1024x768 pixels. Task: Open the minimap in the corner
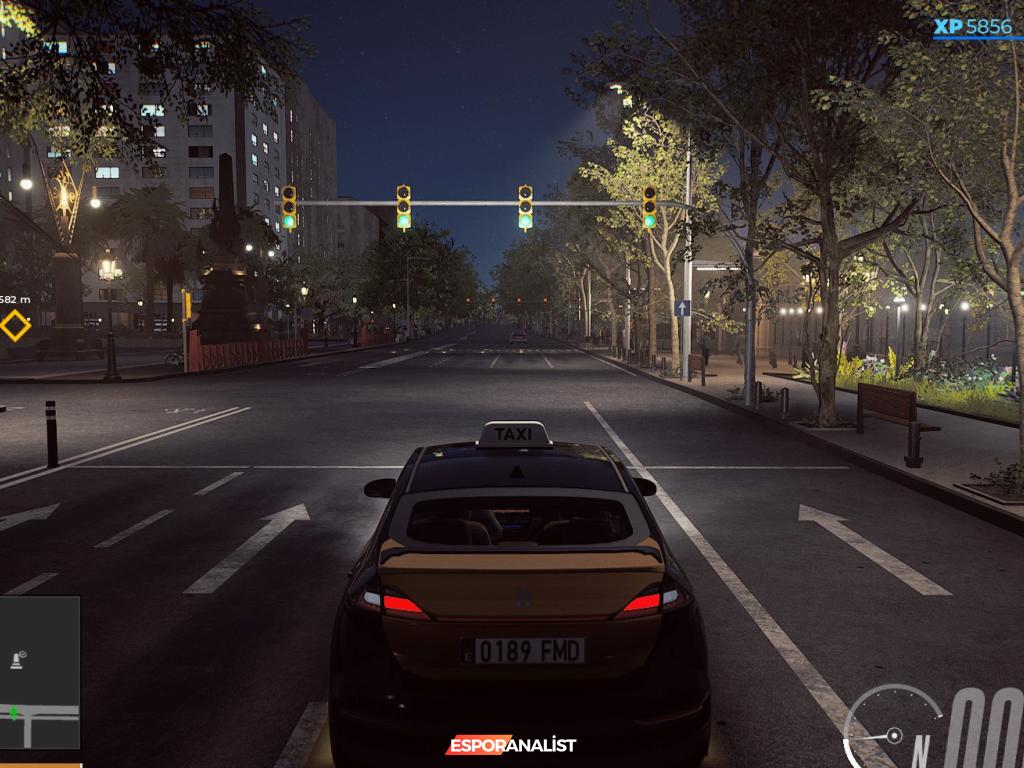coord(38,672)
